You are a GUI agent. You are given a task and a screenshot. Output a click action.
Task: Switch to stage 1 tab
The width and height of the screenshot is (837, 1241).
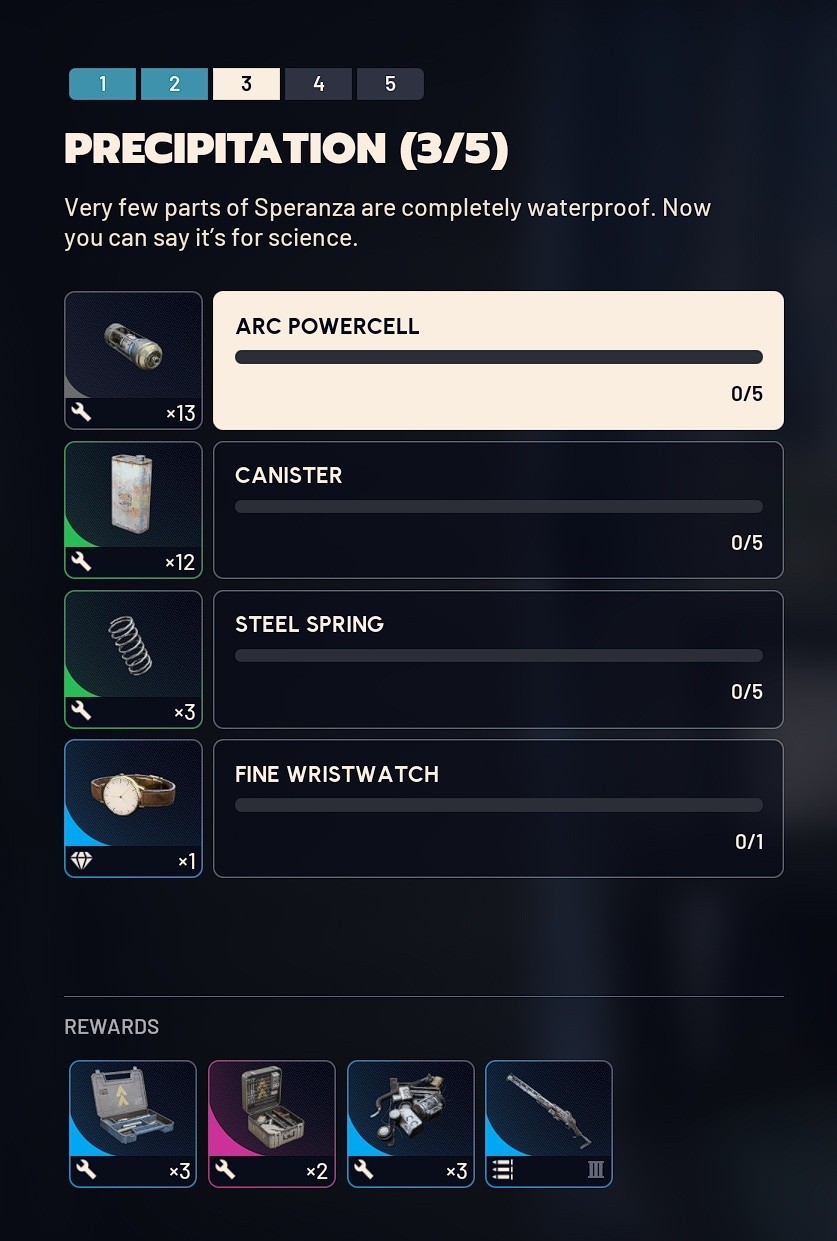(x=102, y=84)
